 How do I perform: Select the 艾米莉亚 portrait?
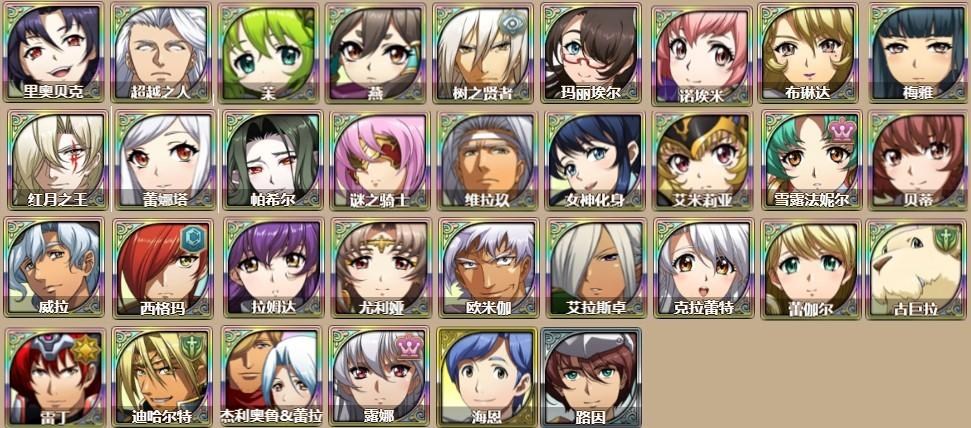pos(700,158)
